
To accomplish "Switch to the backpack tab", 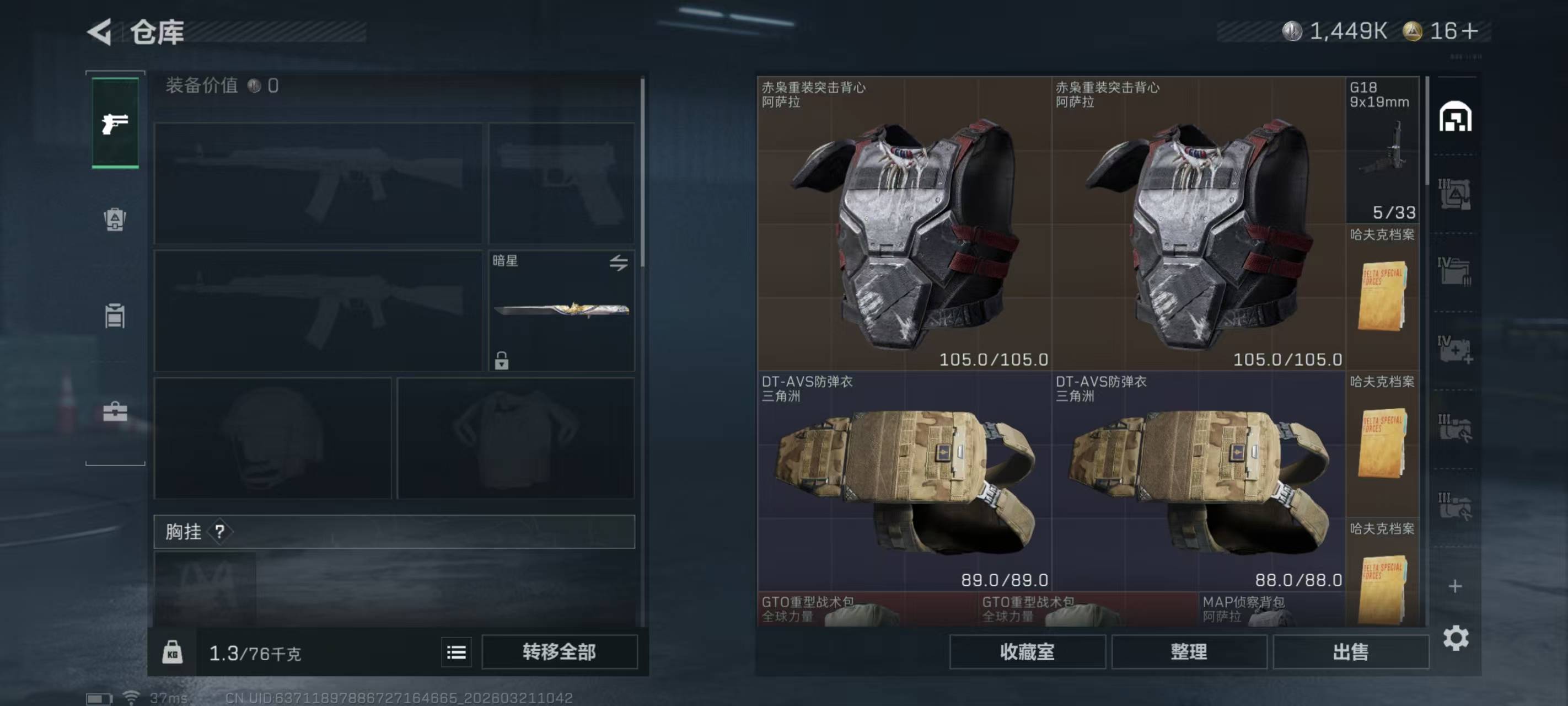I will [x=115, y=220].
